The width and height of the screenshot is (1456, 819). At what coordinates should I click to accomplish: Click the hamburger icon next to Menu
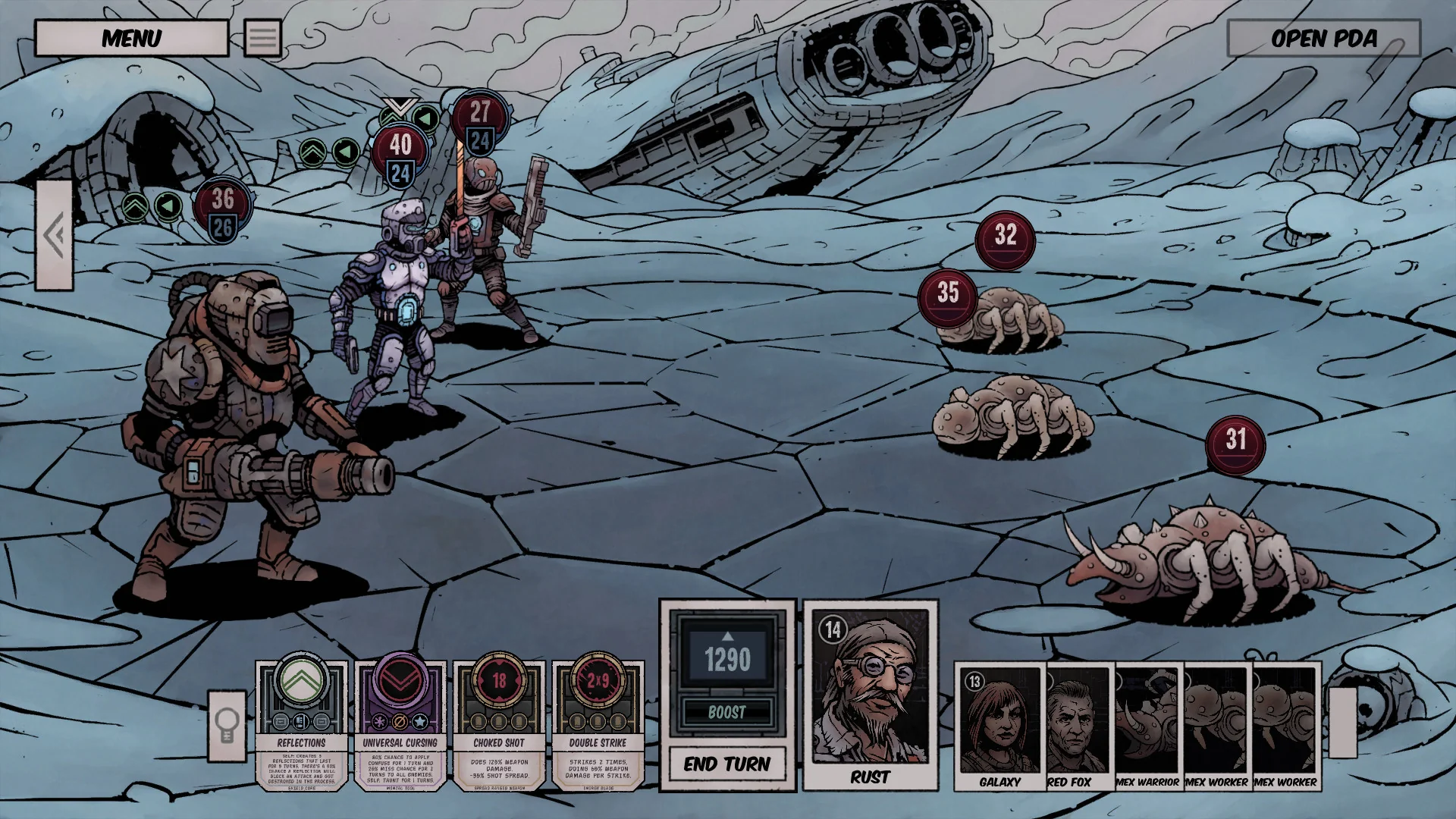click(x=262, y=38)
